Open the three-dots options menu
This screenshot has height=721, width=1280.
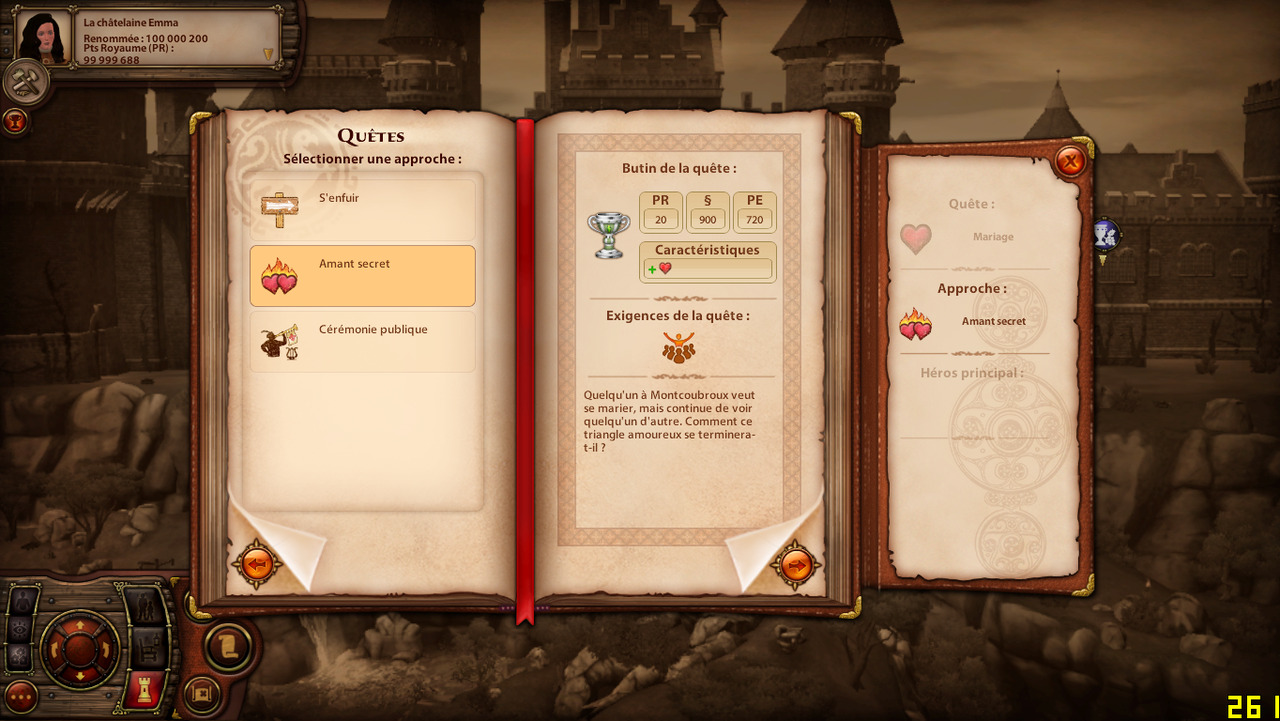point(21,696)
